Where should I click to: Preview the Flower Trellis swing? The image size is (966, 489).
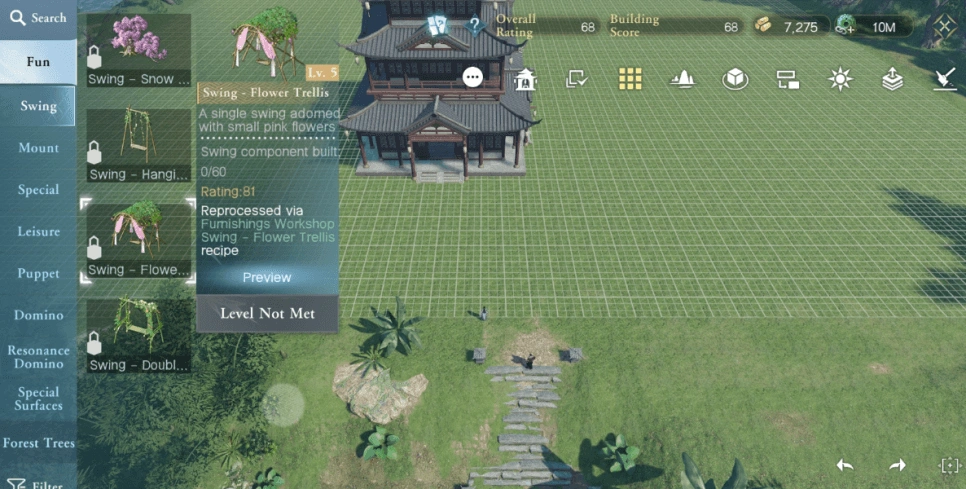pos(267,277)
